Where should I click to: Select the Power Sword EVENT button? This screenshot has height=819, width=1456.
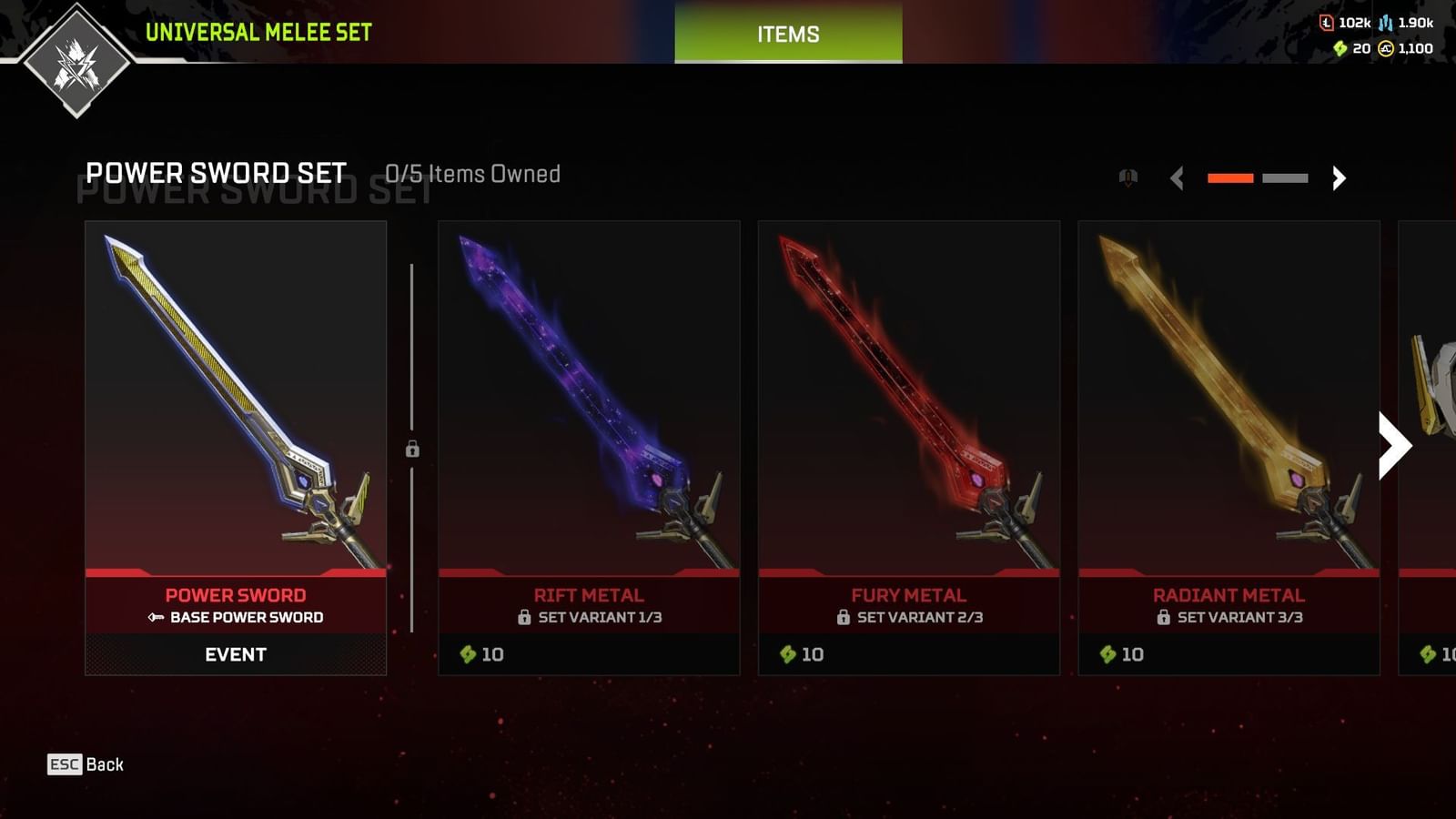coord(235,654)
